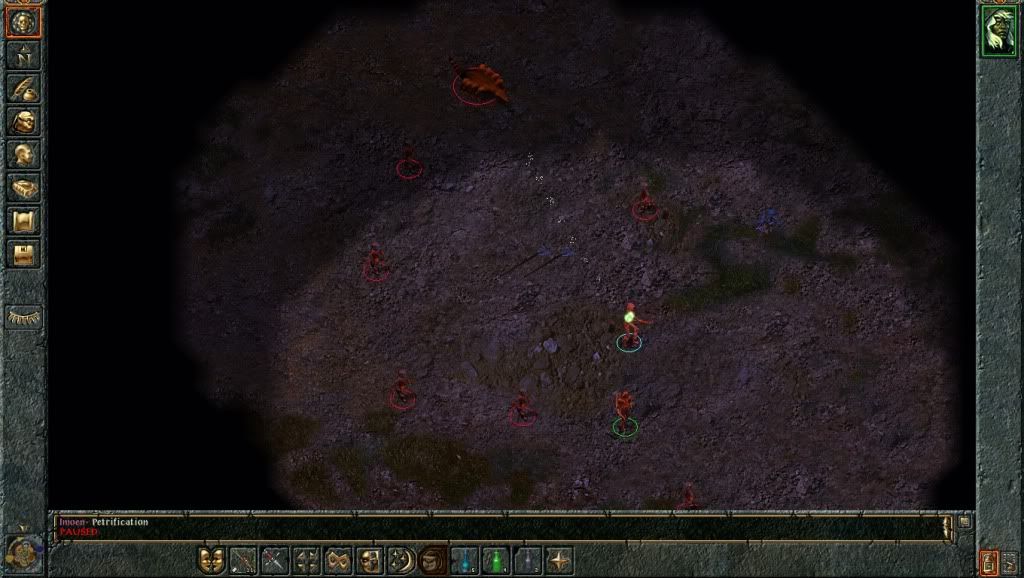1024x578 pixels.
Task: Open special abilities with the star icon
Action: (x=560, y=560)
